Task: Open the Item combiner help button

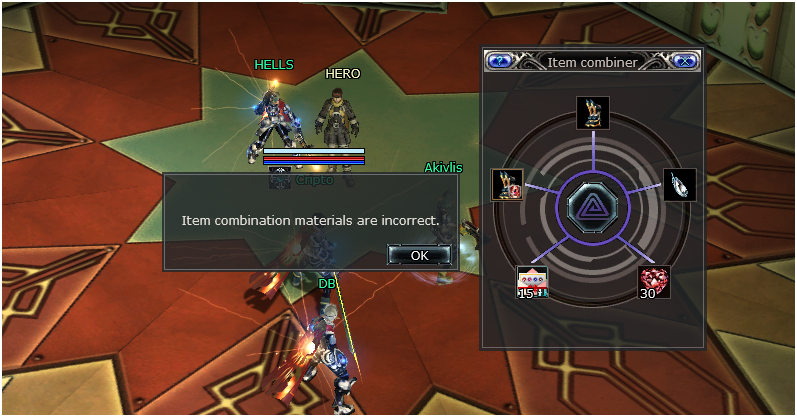Action: [x=500, y=61]
